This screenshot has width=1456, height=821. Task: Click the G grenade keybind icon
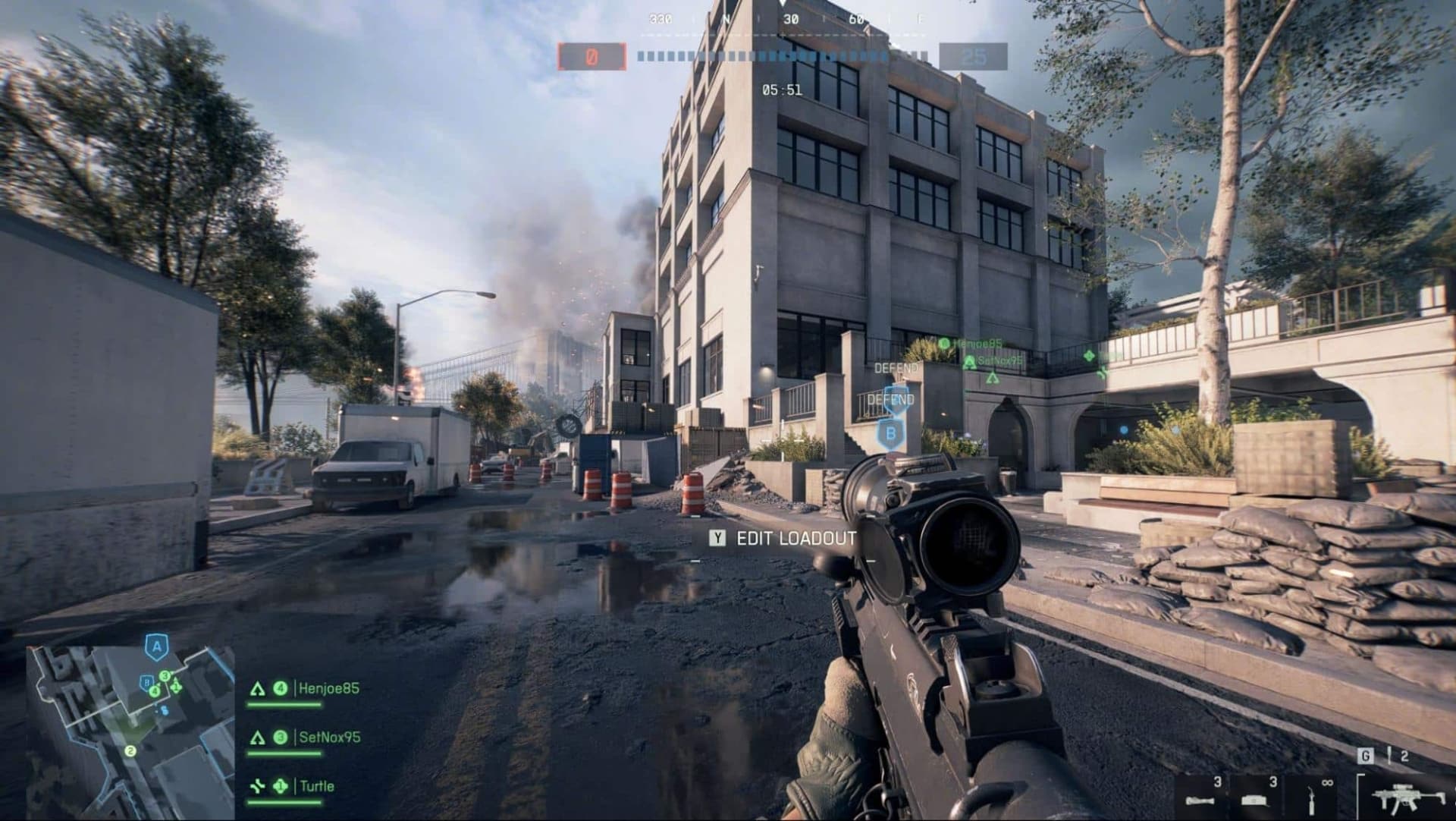tap(1366, 756)
